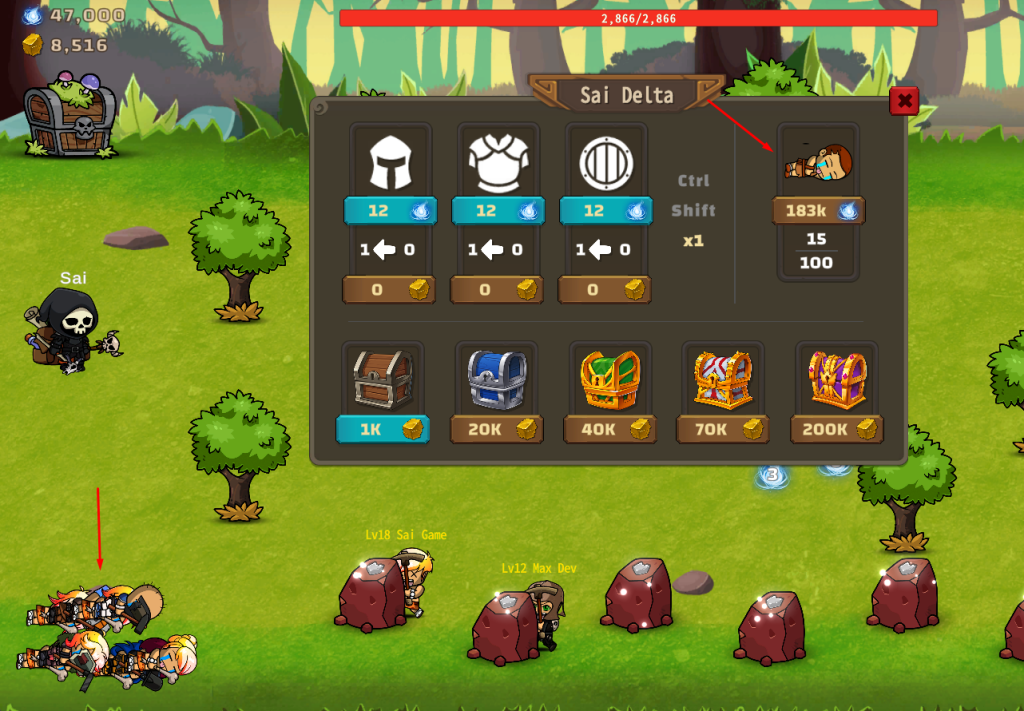This screenshot has width=1024, height=711.
Task: Click the 12 cost button under the armor
Action: 498,211
